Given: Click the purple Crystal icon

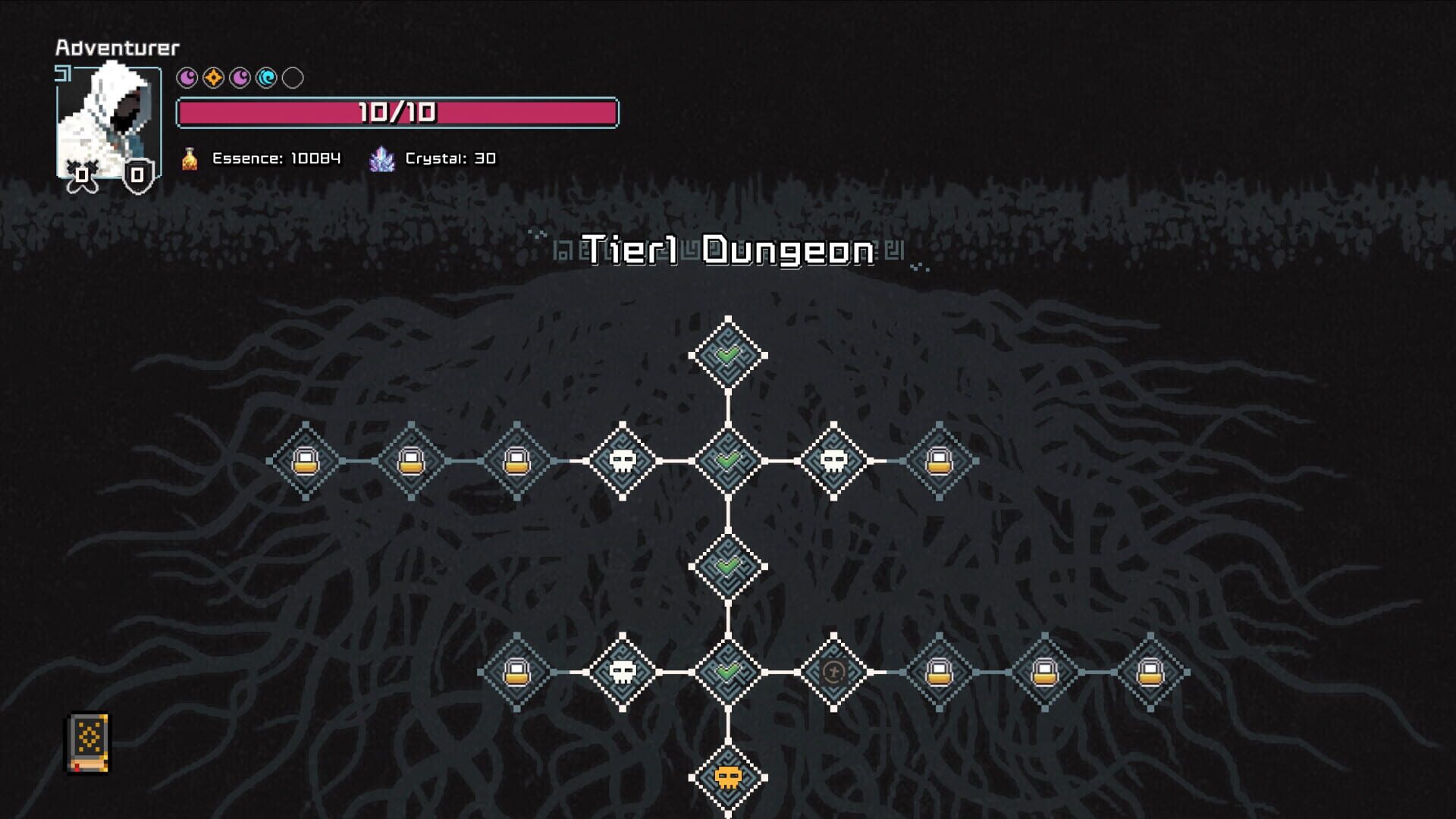Looking at the screenshot, I should [383, 158].
